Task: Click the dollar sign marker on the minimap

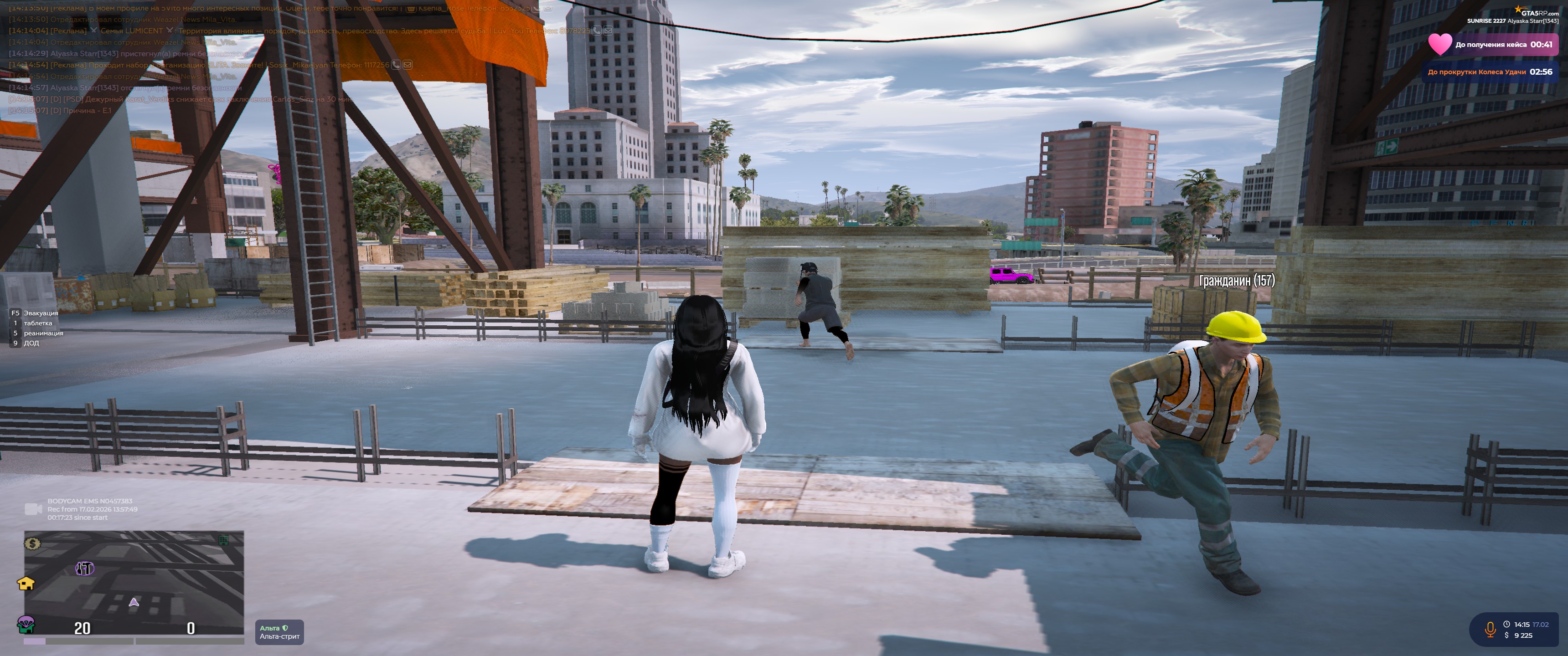Action: 32,543
